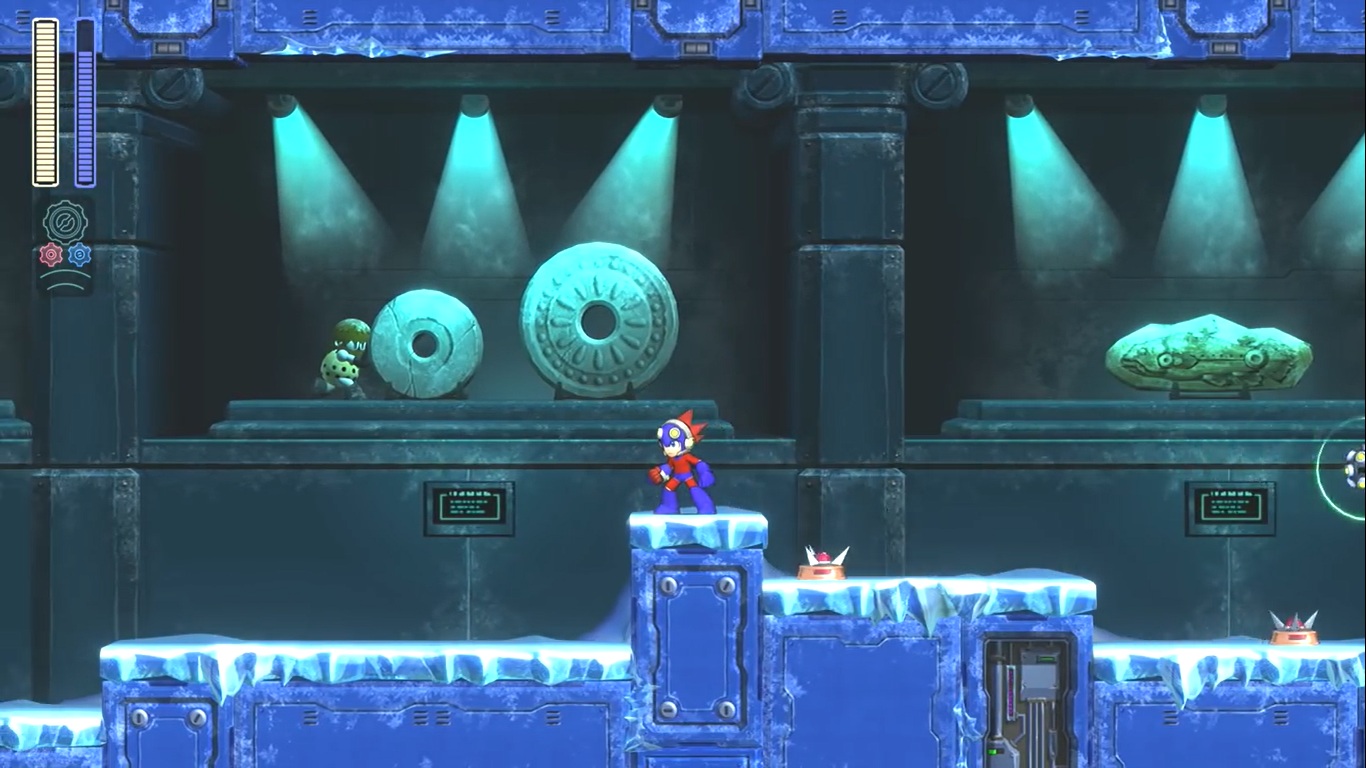The width and height of the screenshot is (1366, 768).
Task: Activate the red Power Gear icon
Action: 51,255
